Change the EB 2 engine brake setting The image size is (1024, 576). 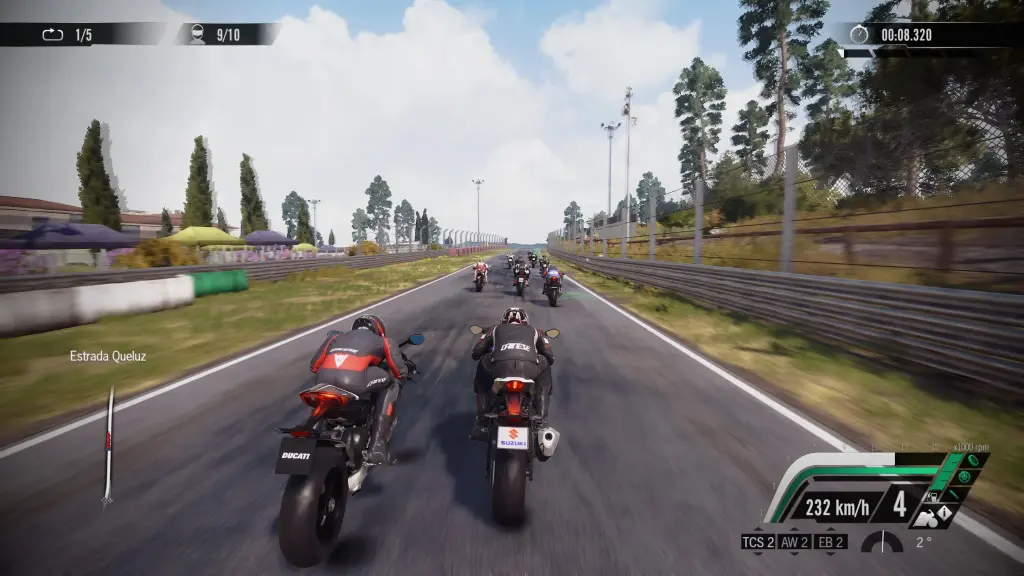pyautogui.click(x=831, y=542)
